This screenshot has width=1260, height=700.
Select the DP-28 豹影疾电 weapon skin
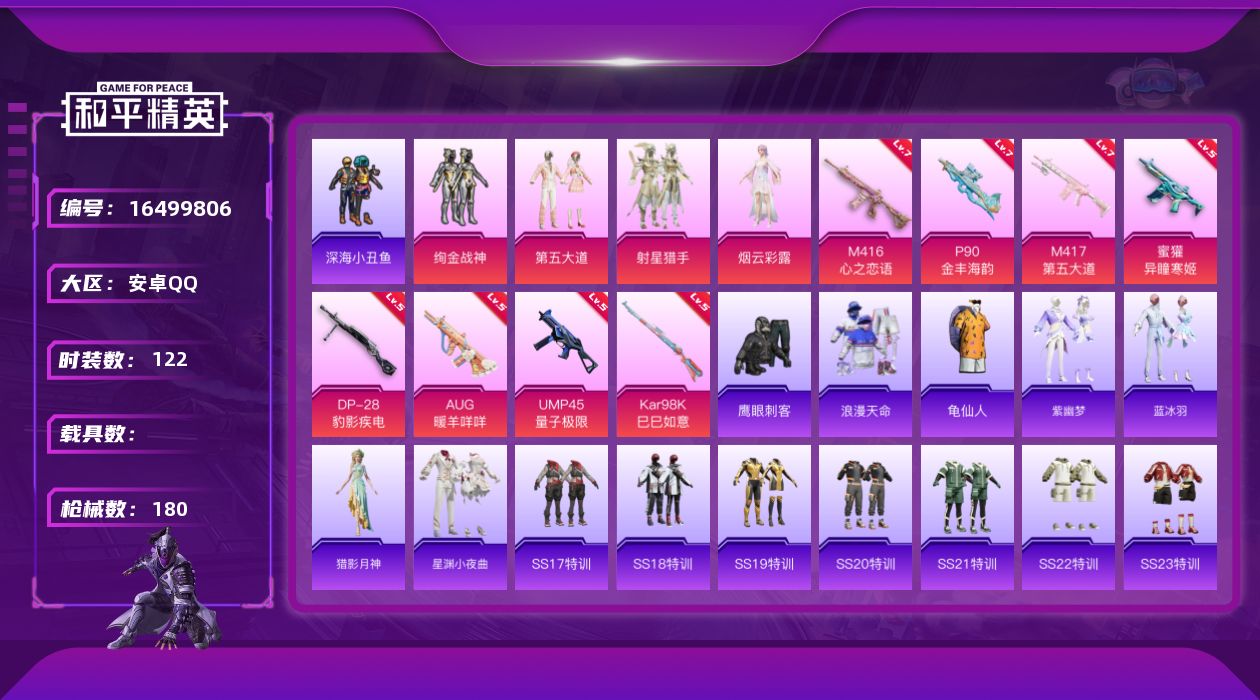pyautogui.click(x=358, y=364)
